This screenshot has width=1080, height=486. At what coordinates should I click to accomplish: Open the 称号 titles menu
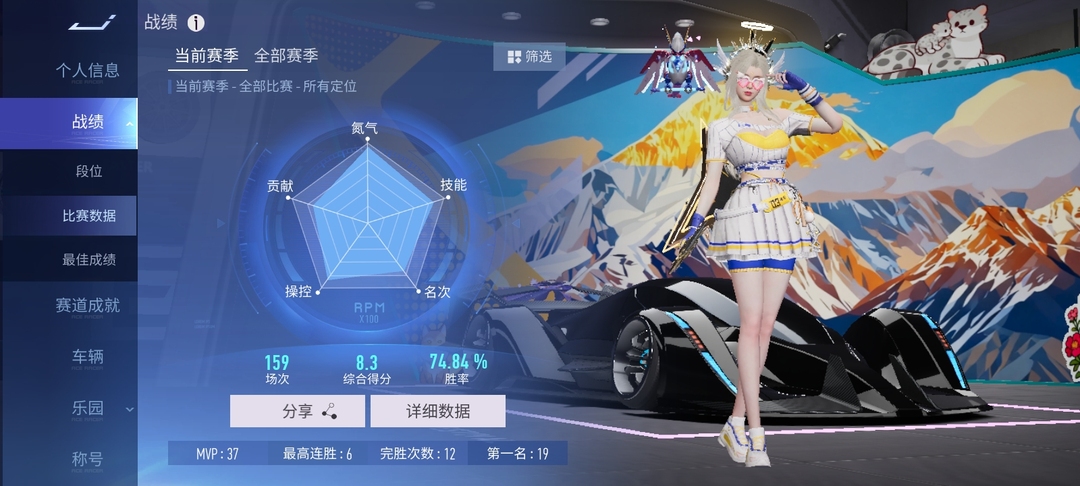[87, 459]
